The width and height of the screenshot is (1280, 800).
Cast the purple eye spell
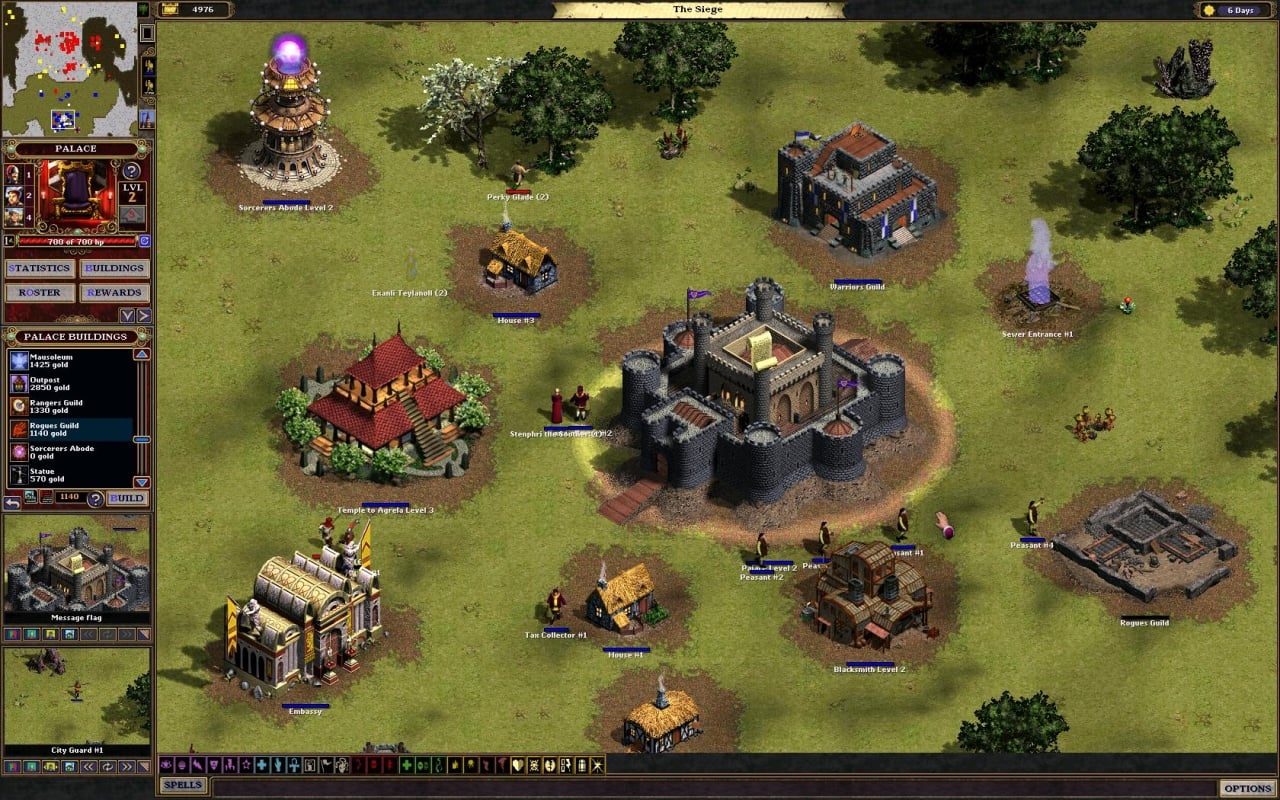coord(166,765)
